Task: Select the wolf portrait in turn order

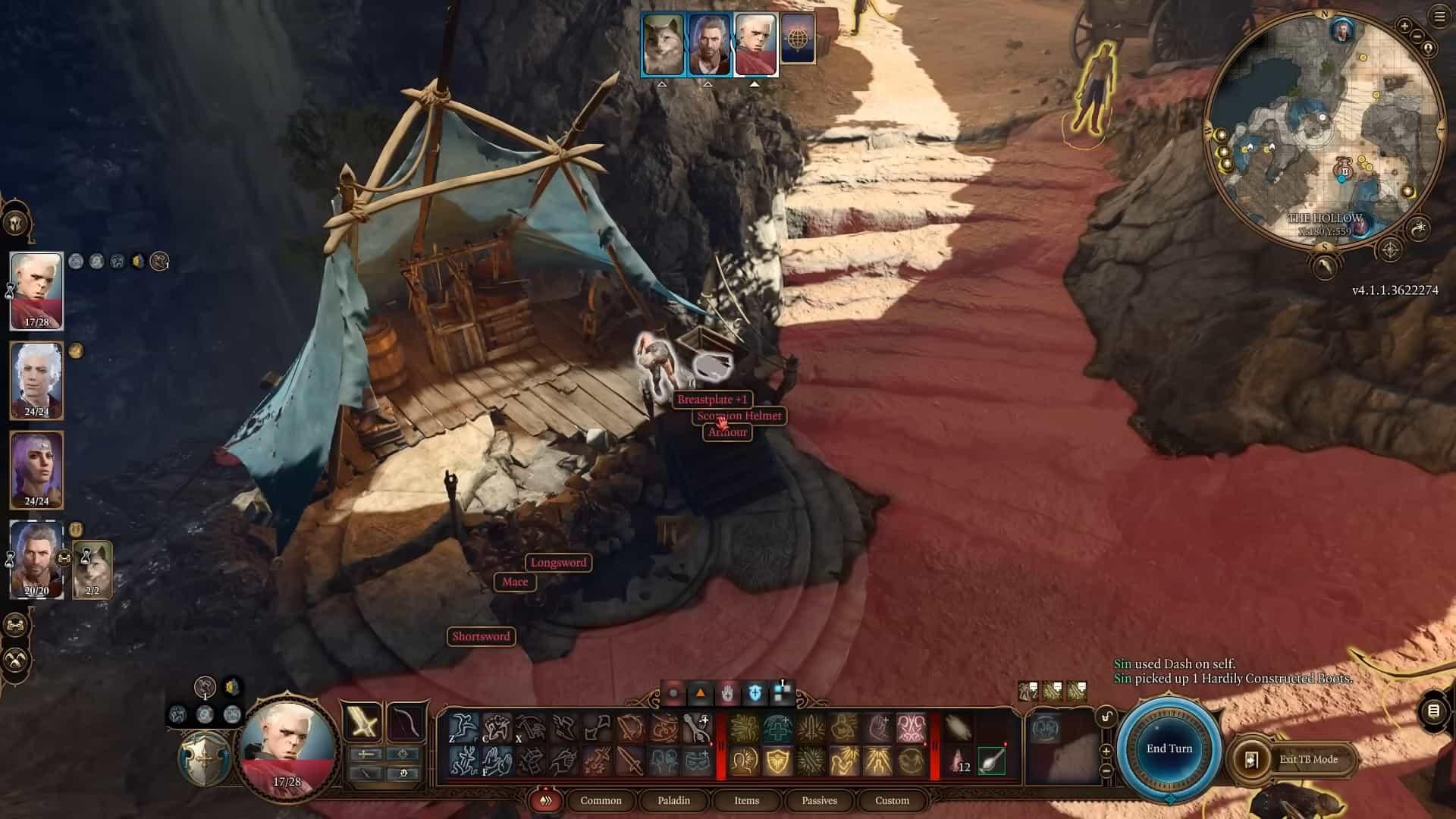Action: [x=663, y=44]
